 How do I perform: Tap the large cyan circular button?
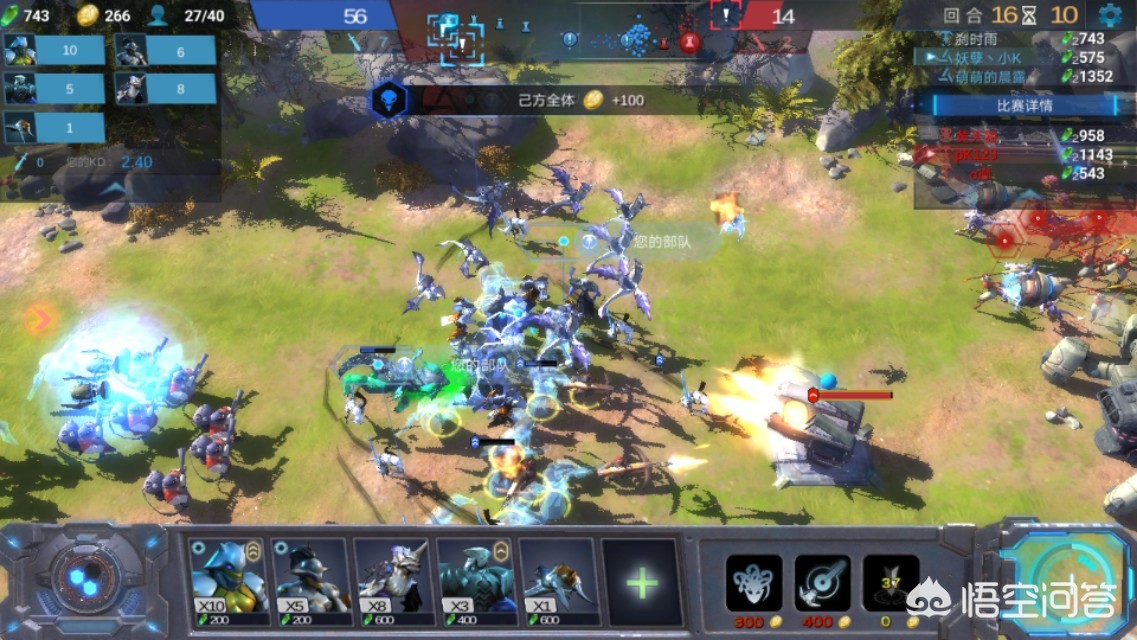point(1066,582)
